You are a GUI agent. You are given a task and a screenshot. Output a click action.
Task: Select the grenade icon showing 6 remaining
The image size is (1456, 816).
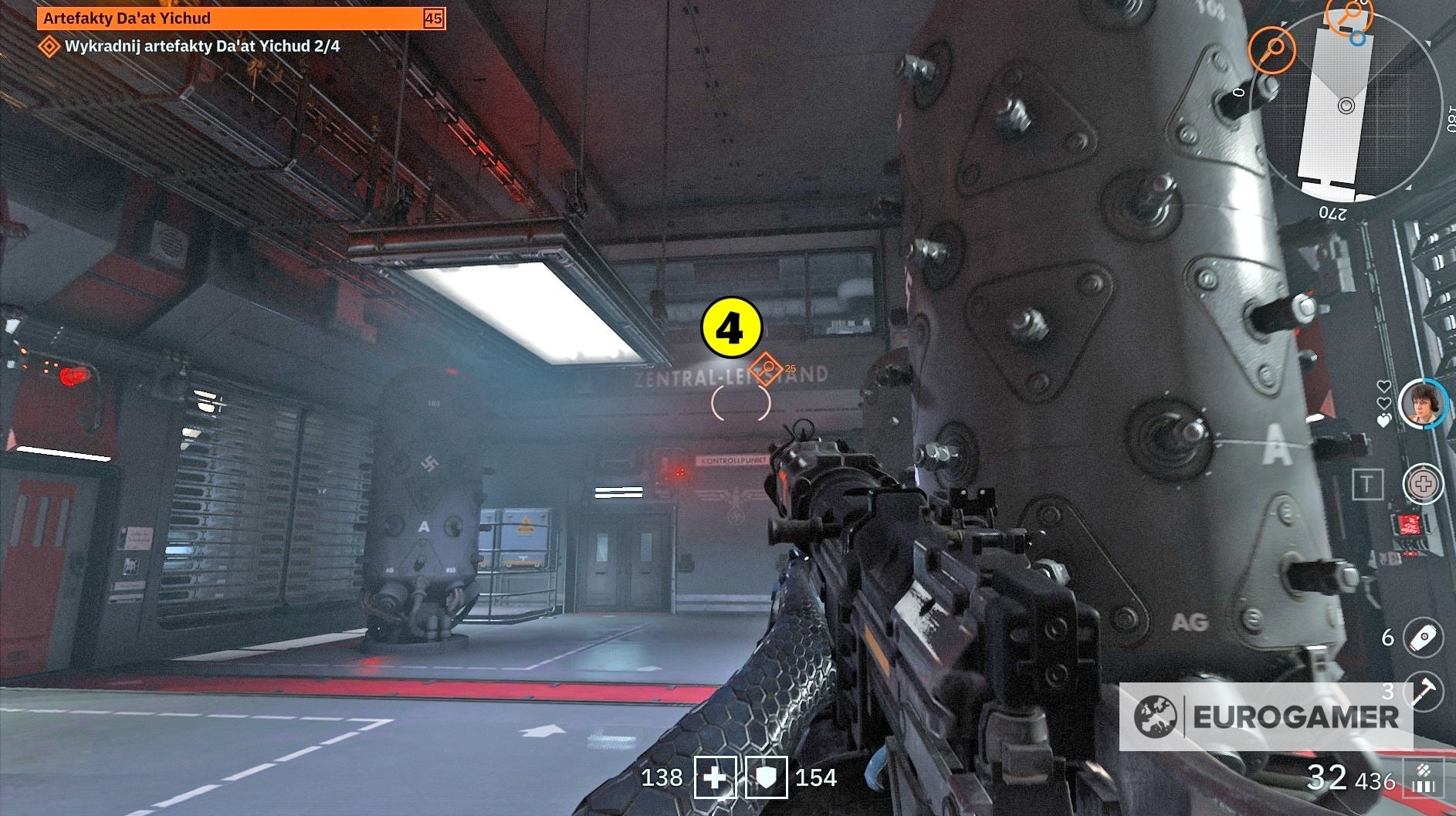pos(1423,638)
